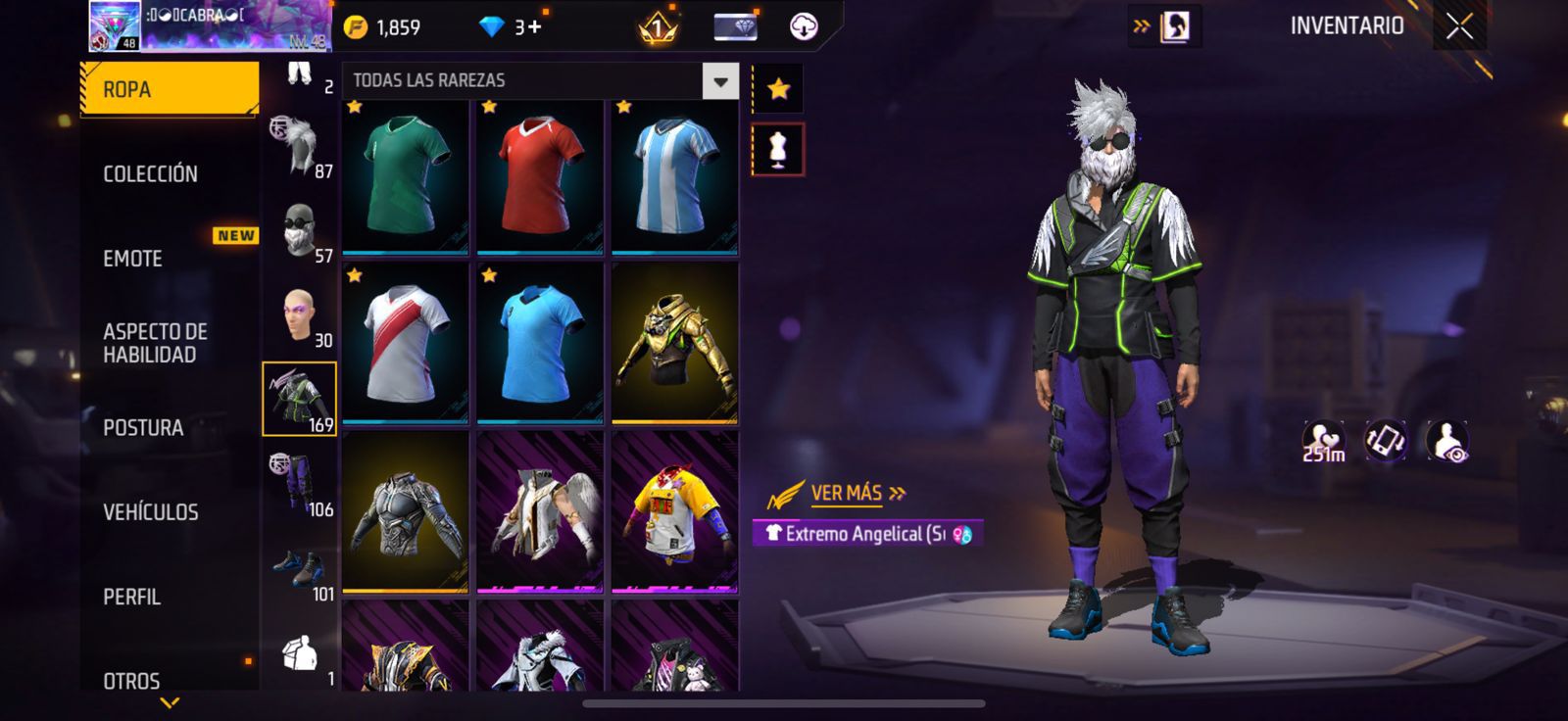This screenshot has width=1568, height=721.
Task: Open the VEHÍCULOS tab
Action: point(151,512)
